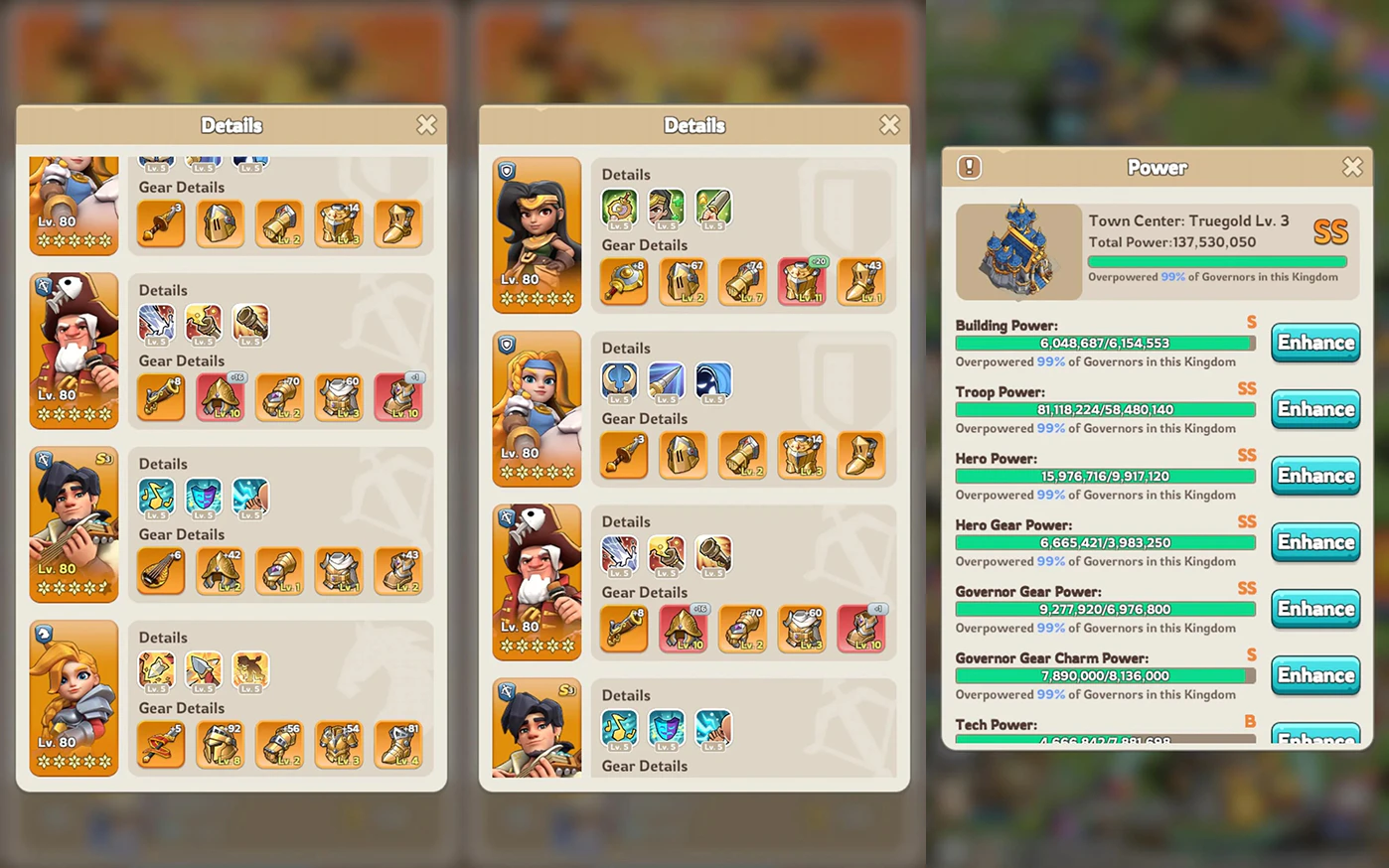This screenshot has height=868, width=1389.
Task: Select the dark-haired heroine with gold headband portrait
Action: click(537, 234)
